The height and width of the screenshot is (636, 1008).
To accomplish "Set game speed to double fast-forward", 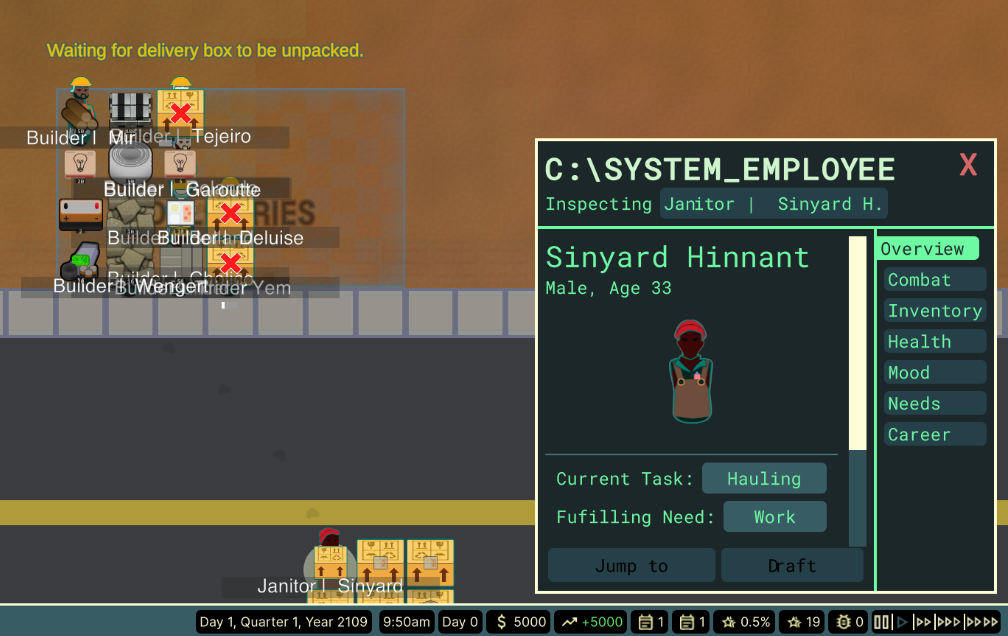I will click(922, 622).
